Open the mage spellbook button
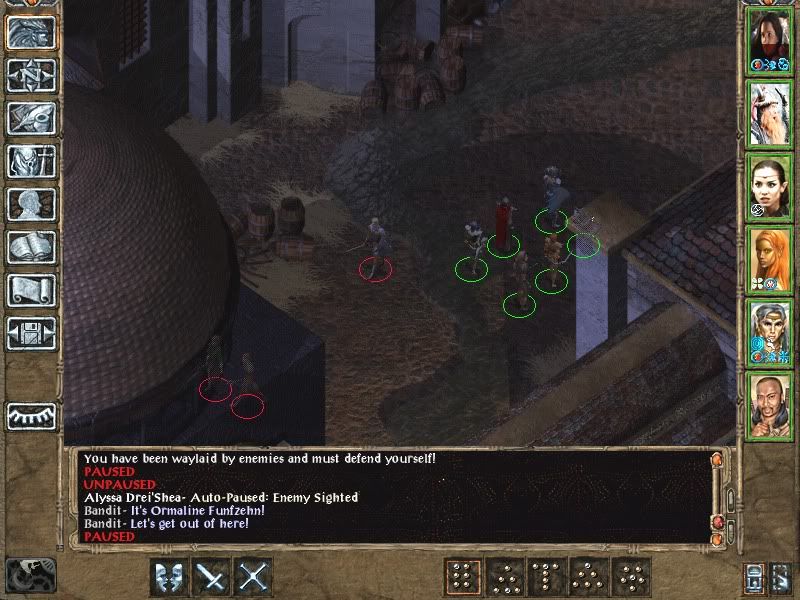 point(31,247)
